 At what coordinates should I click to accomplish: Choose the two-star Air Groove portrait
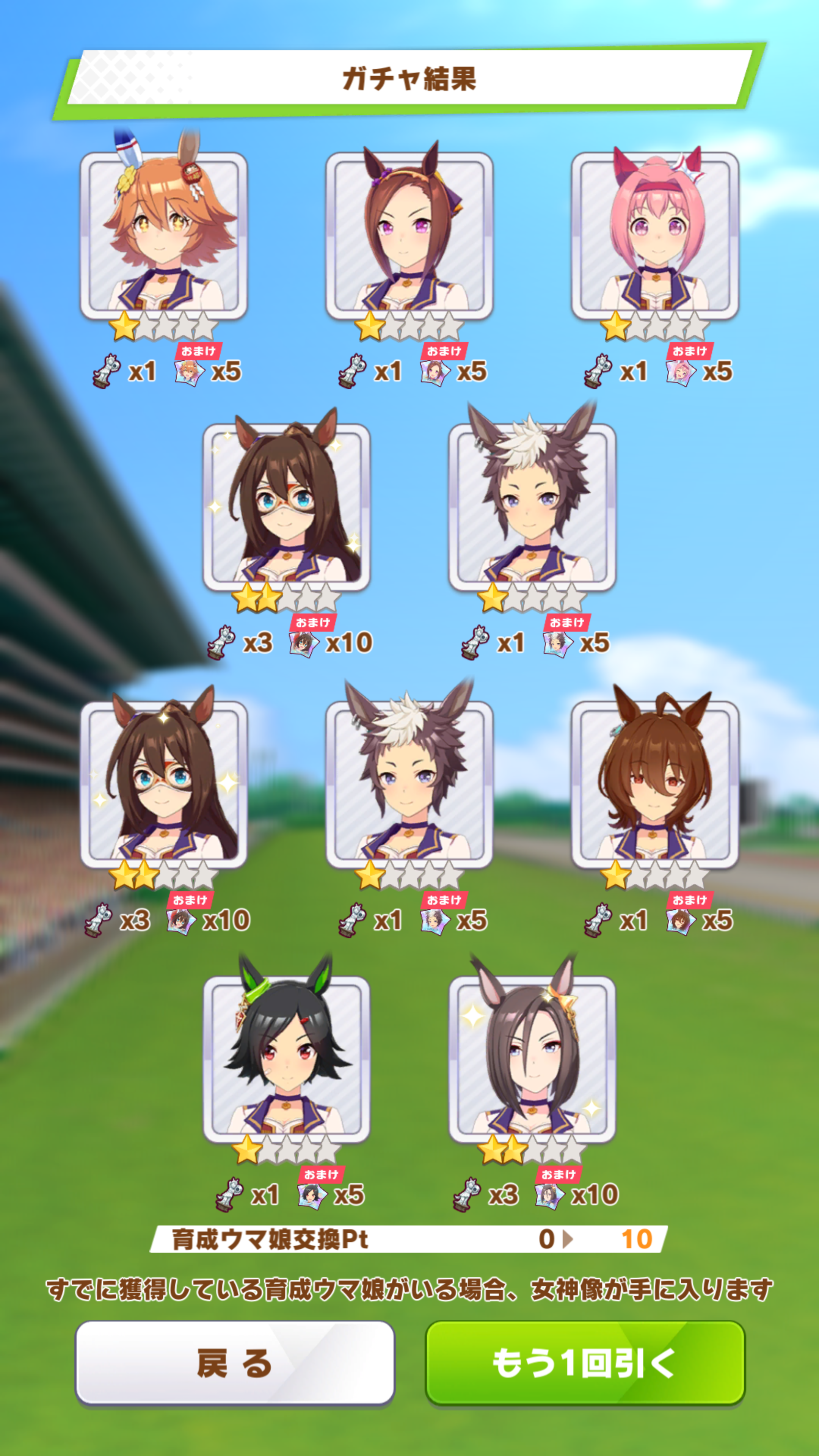click(x=532, y=1059)
